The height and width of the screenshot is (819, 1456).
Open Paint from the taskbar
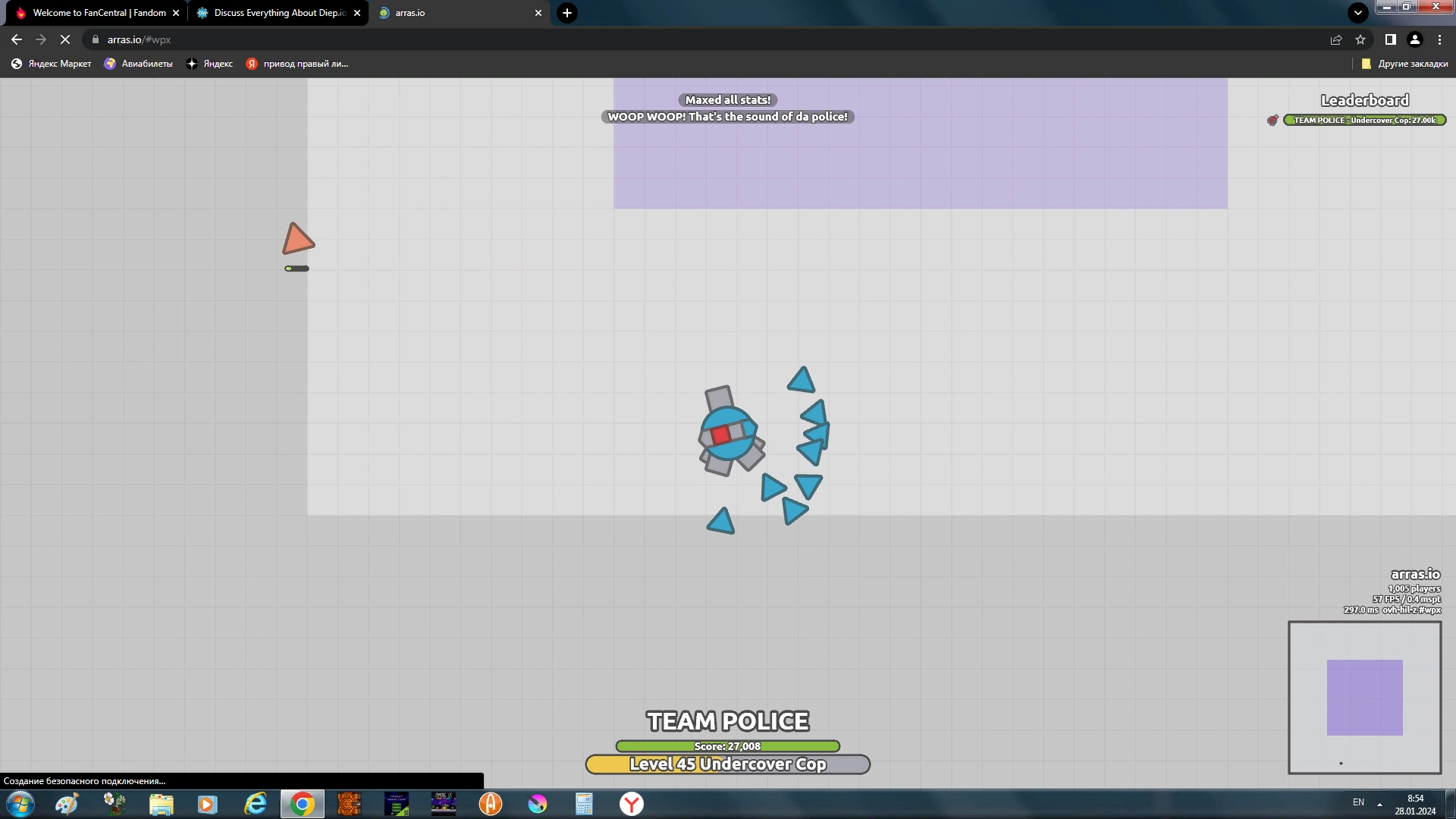(x=67, y=804)
